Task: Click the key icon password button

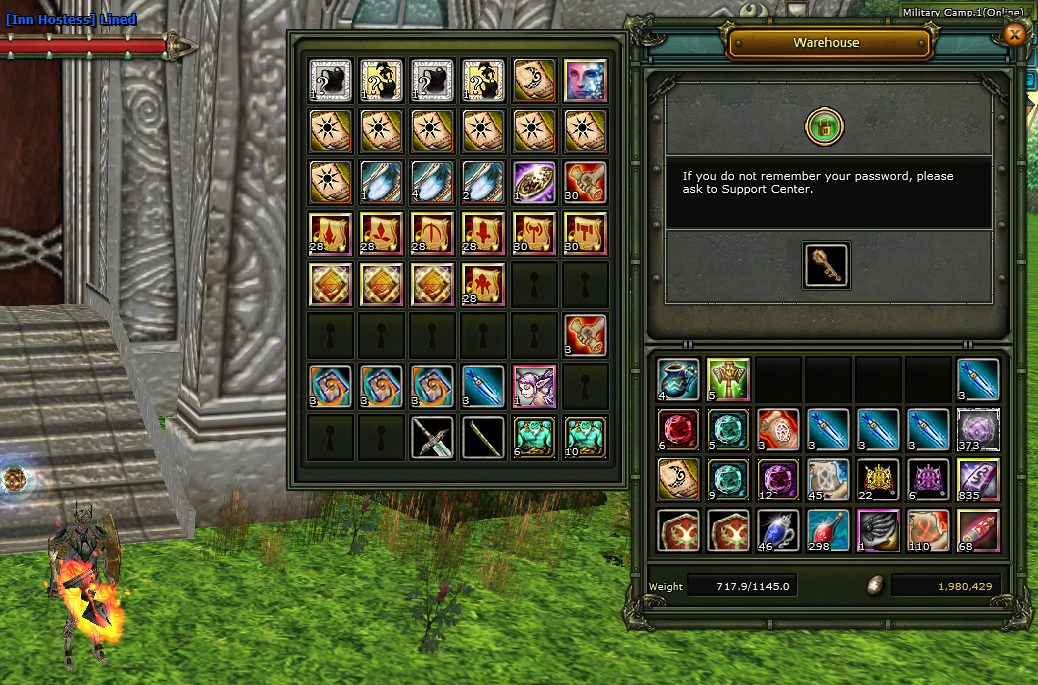Action: [x=826, y=265]
